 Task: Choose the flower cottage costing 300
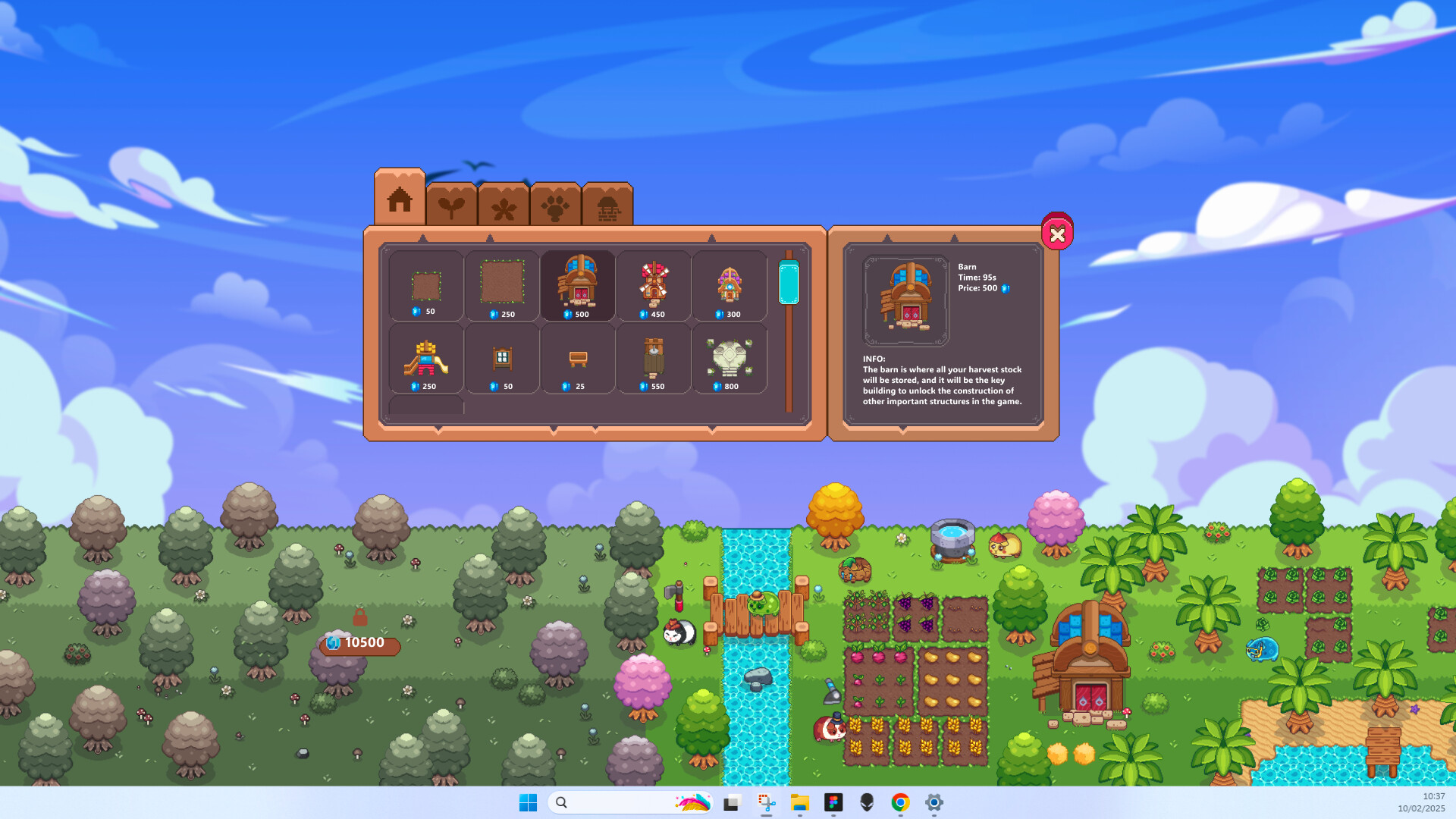tap(730, 286)
